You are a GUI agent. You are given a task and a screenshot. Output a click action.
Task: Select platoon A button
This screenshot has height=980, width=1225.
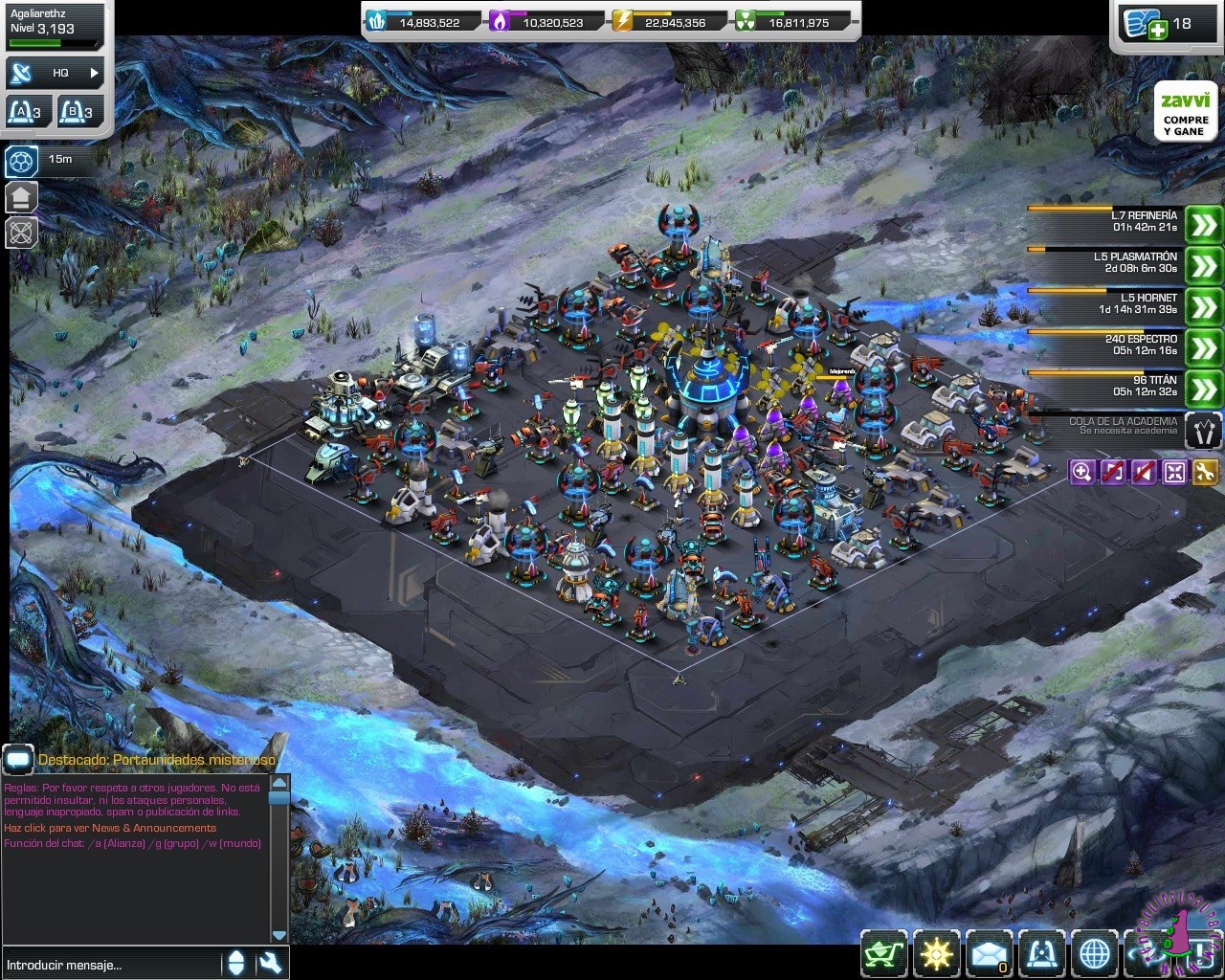[x=26, y=112]
